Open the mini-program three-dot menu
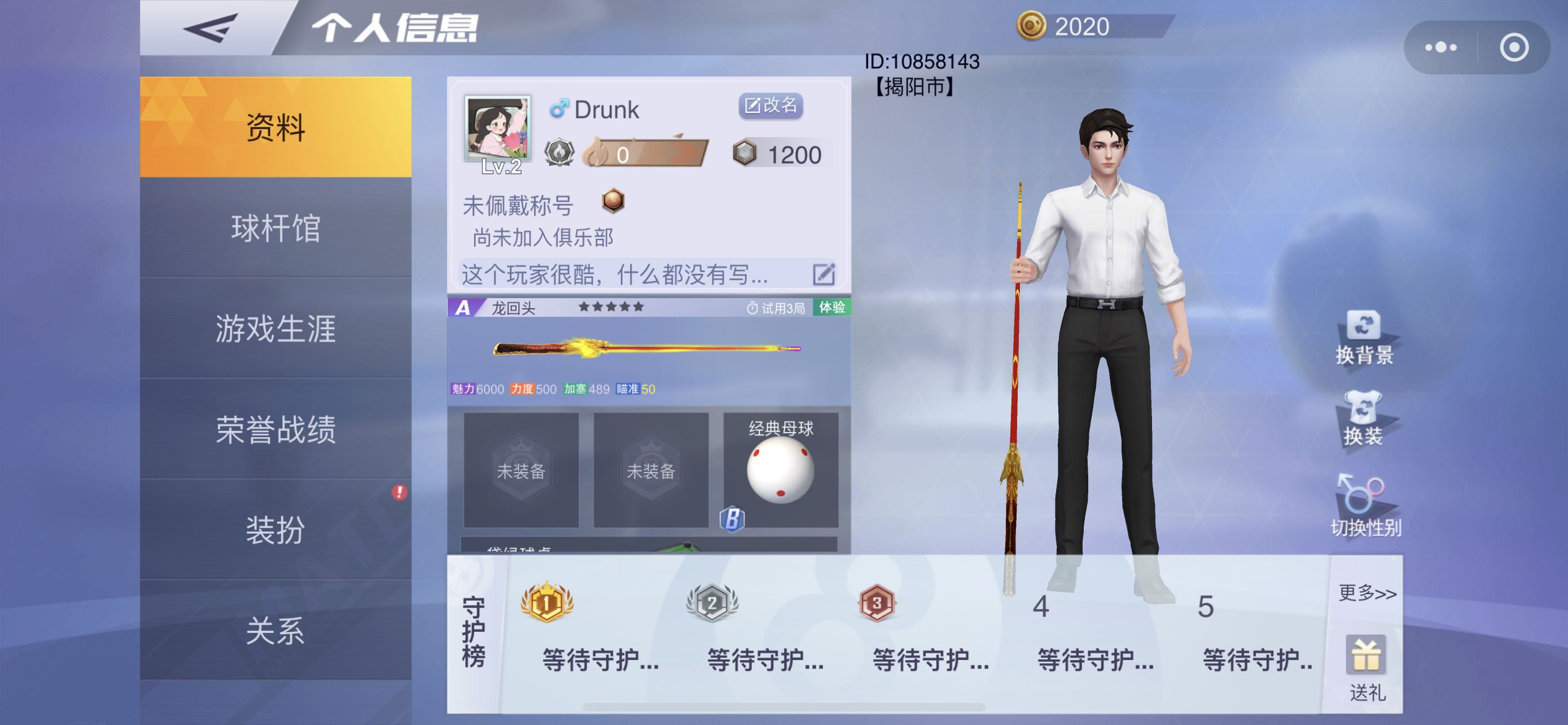This screenshot has height=725, width=1568. 1441,47
